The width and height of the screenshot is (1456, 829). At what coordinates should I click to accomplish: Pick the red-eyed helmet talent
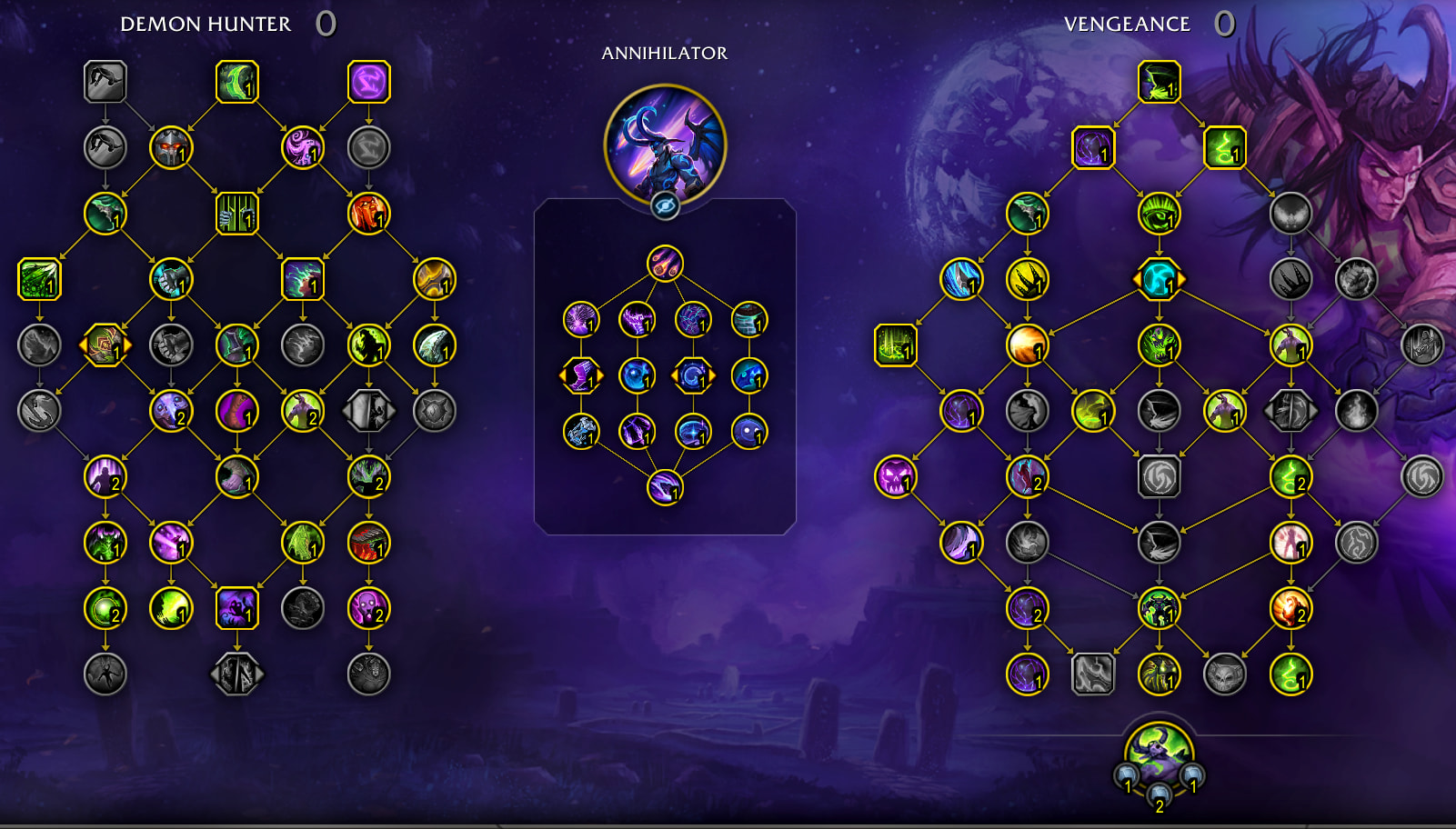tap(171, 147)
